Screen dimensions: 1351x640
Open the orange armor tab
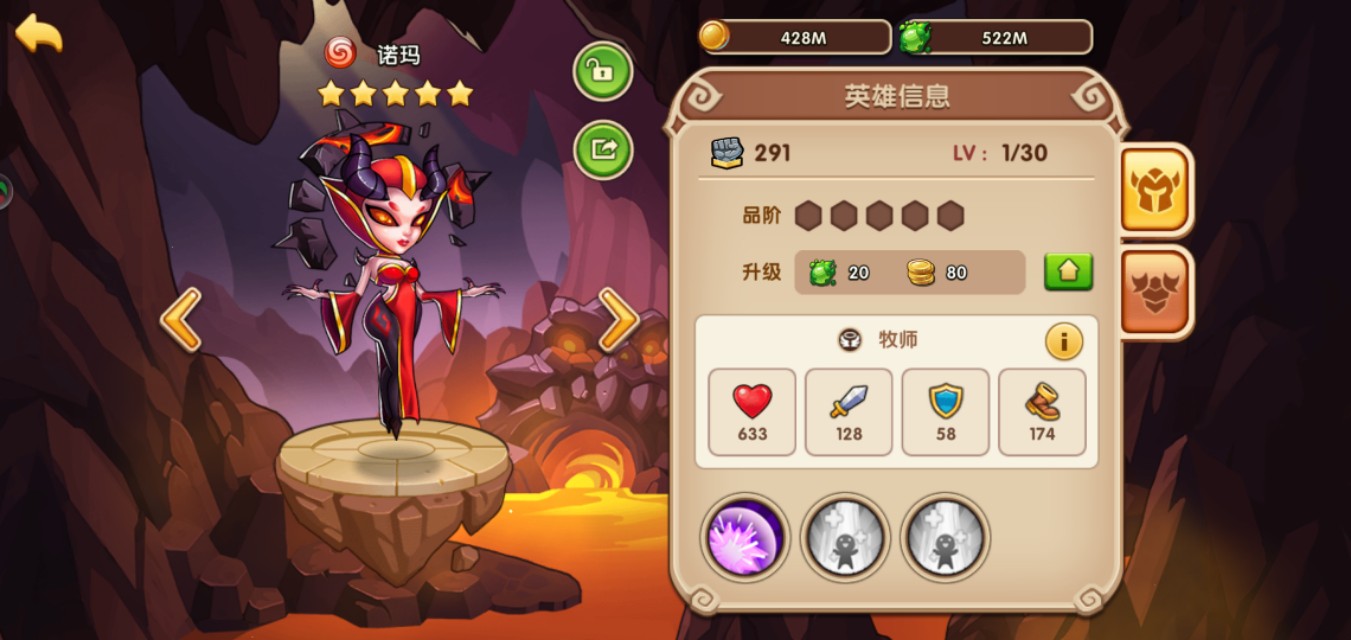point(1156,291)
